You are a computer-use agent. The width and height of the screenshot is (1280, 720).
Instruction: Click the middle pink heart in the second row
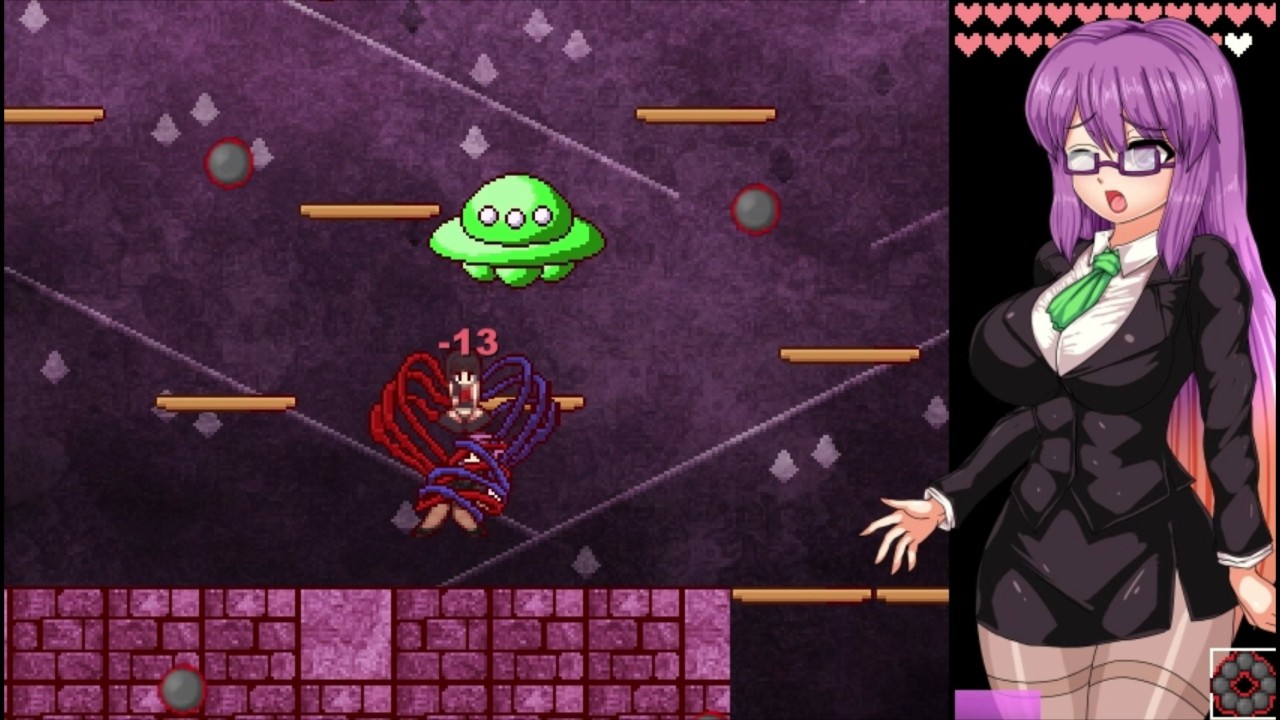click(1030, 42)
